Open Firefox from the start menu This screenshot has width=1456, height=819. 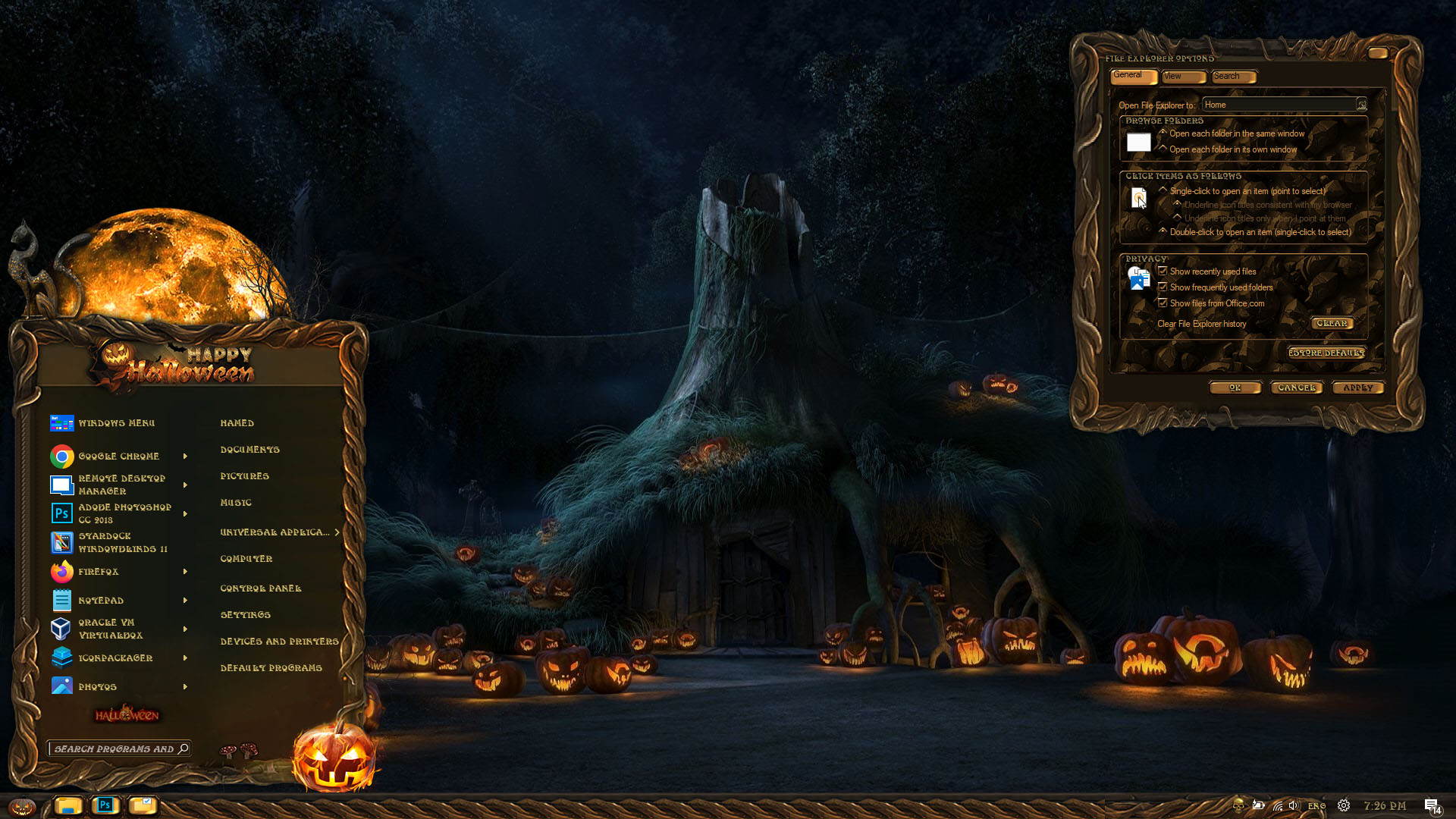point(99,572)
